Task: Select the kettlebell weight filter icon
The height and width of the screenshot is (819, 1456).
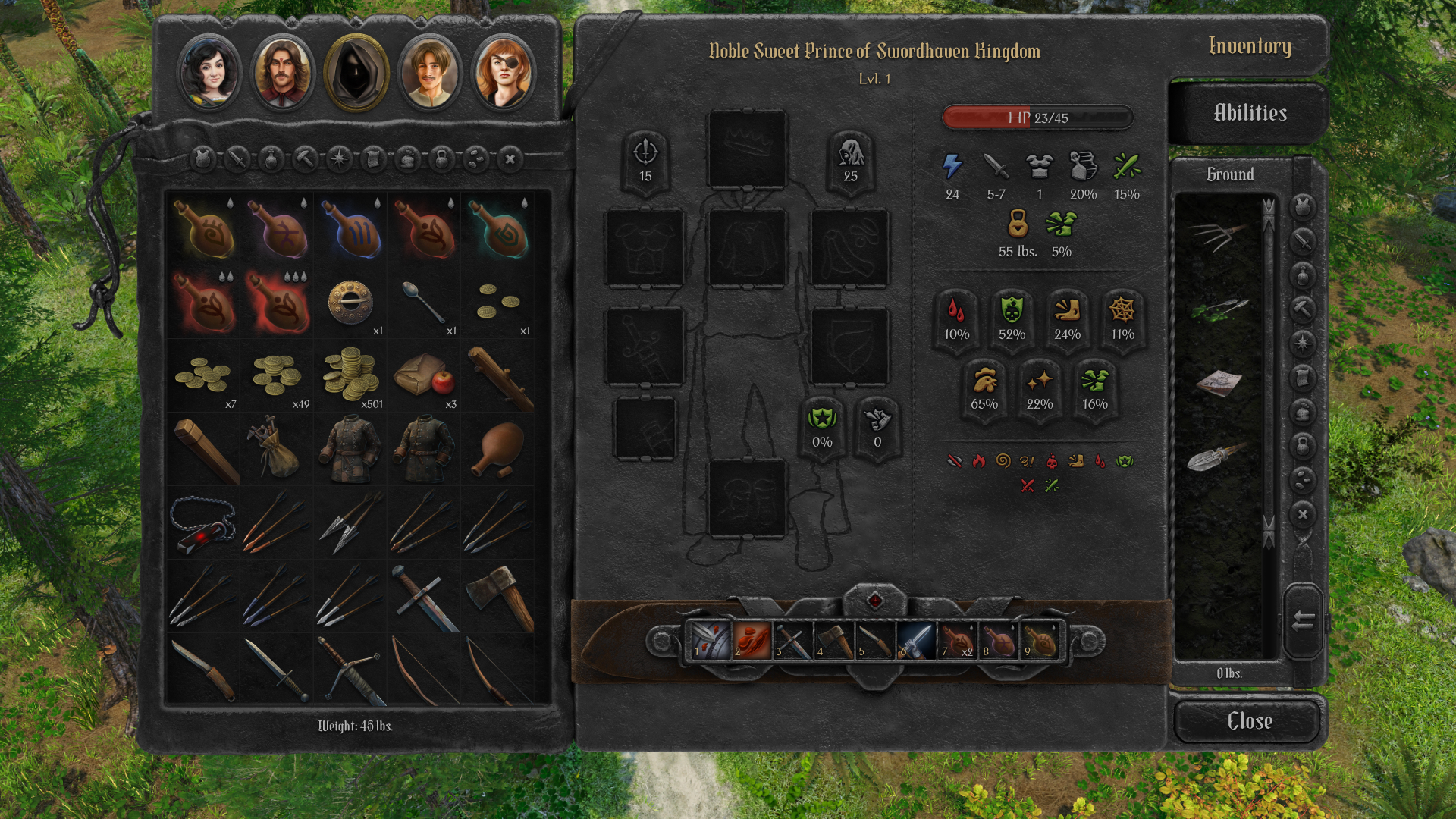Action: (x=442, y=160)
